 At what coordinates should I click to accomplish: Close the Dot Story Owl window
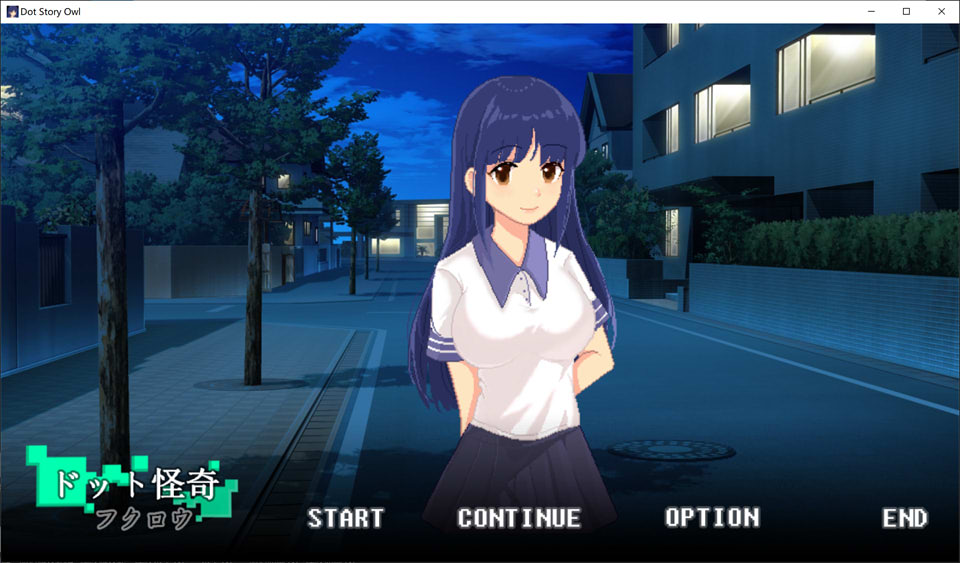coord(941,11)
